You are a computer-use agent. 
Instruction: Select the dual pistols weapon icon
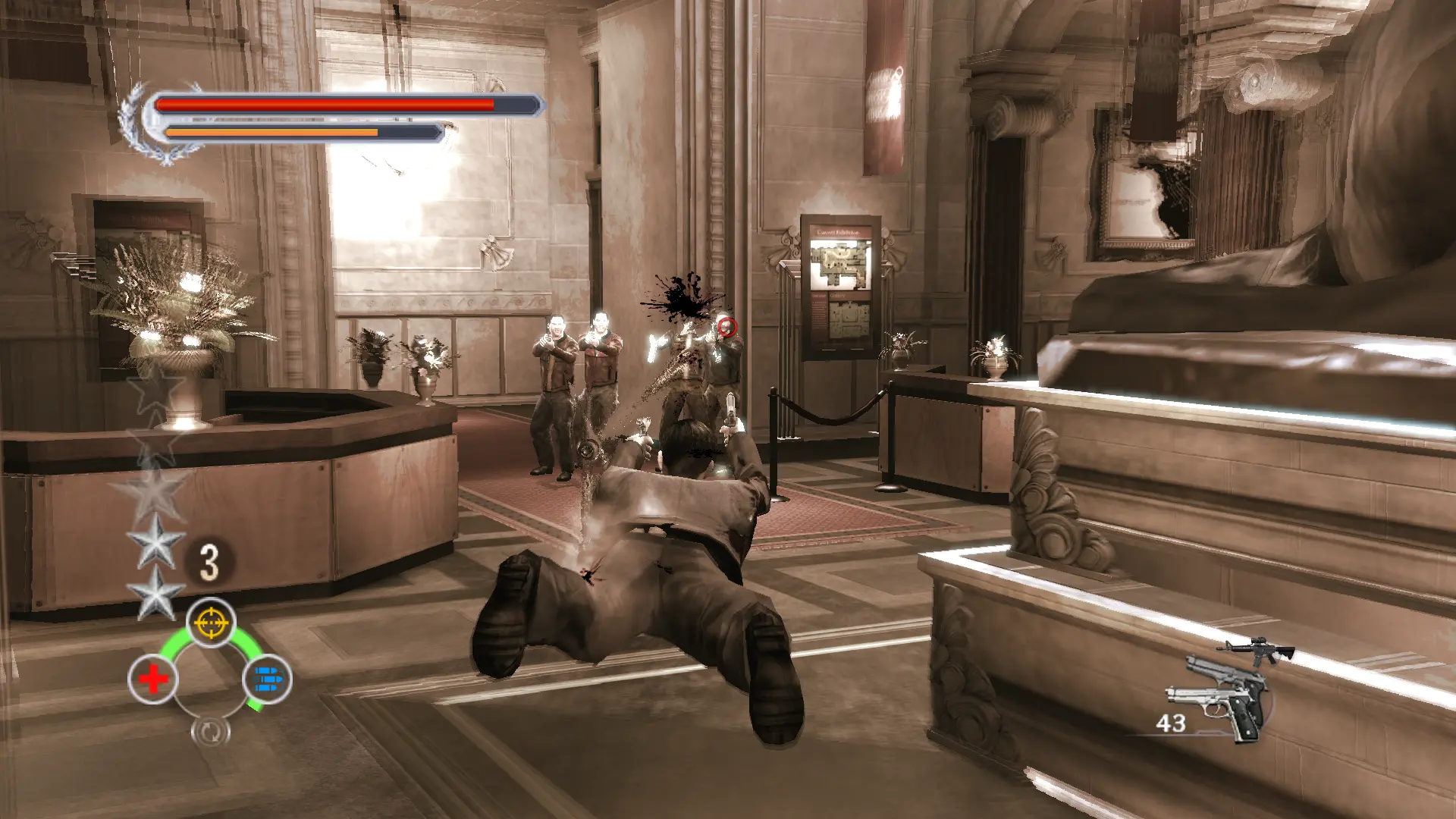(1217, 698)
